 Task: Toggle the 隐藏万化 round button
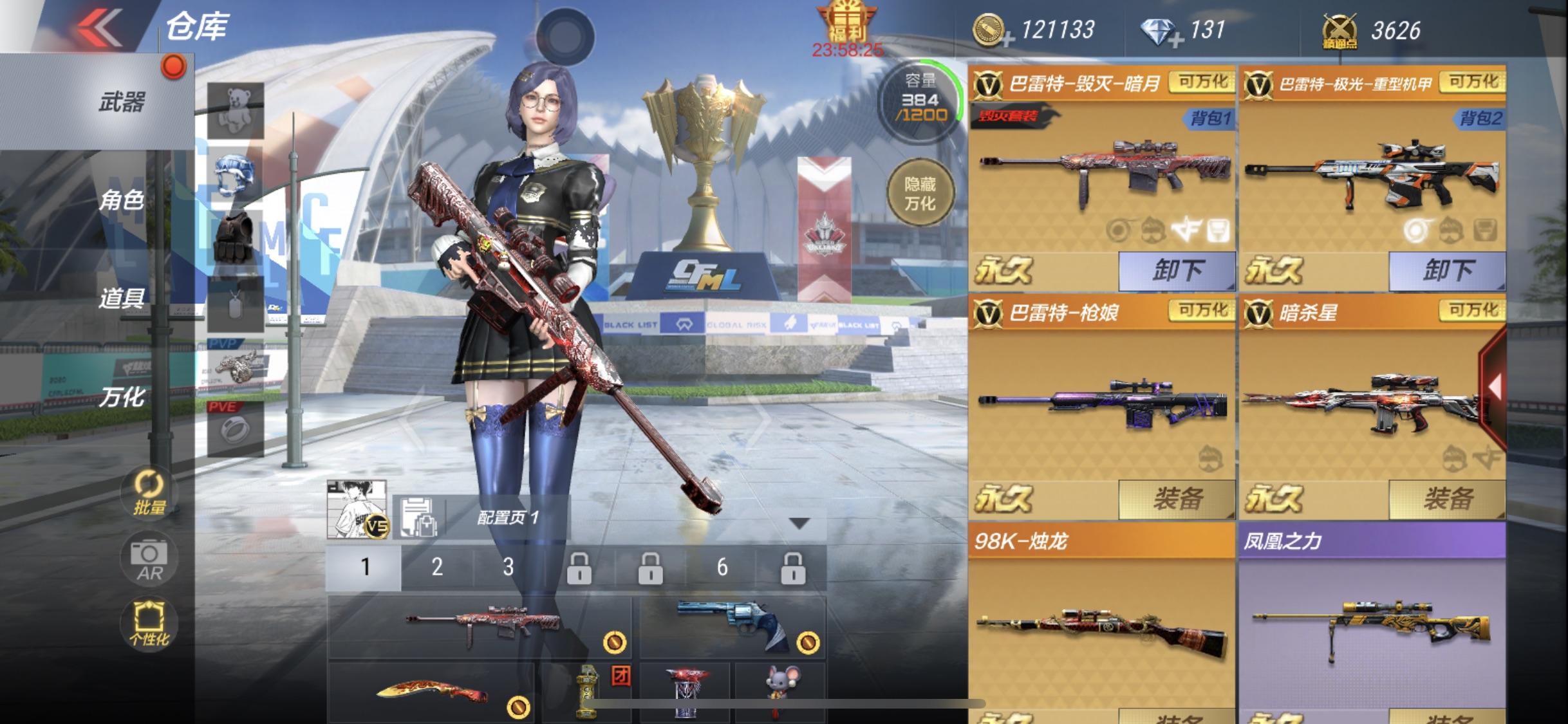click(919, 194)
